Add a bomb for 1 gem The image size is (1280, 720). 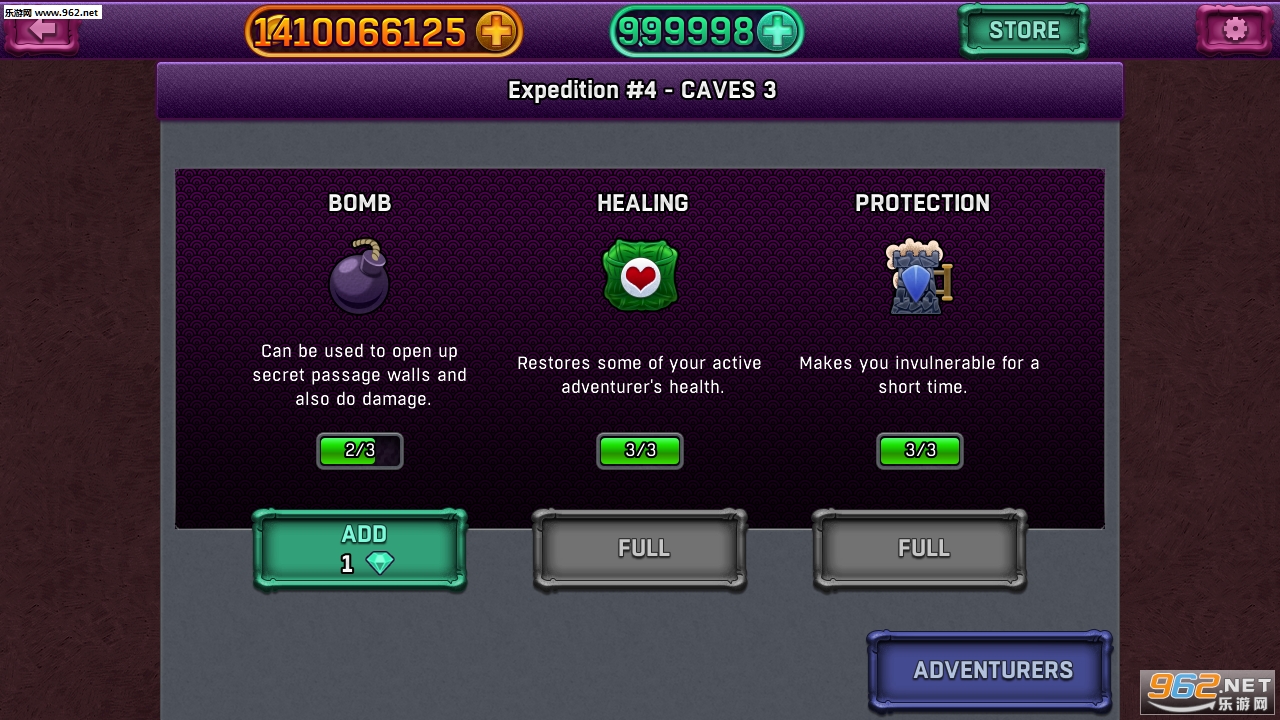tap(360, 548)
